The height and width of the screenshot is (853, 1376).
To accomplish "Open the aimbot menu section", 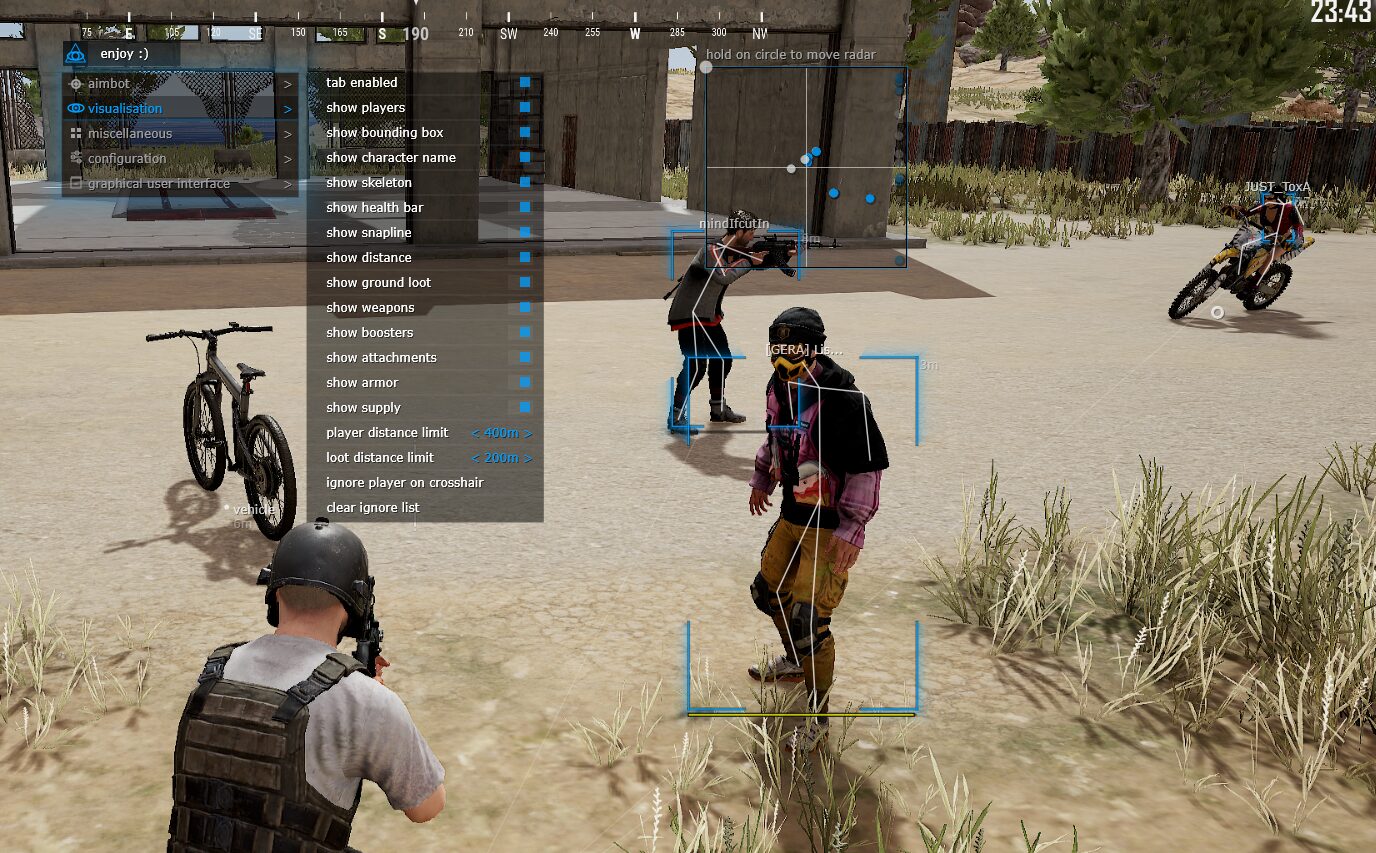I will coord(180,84).
